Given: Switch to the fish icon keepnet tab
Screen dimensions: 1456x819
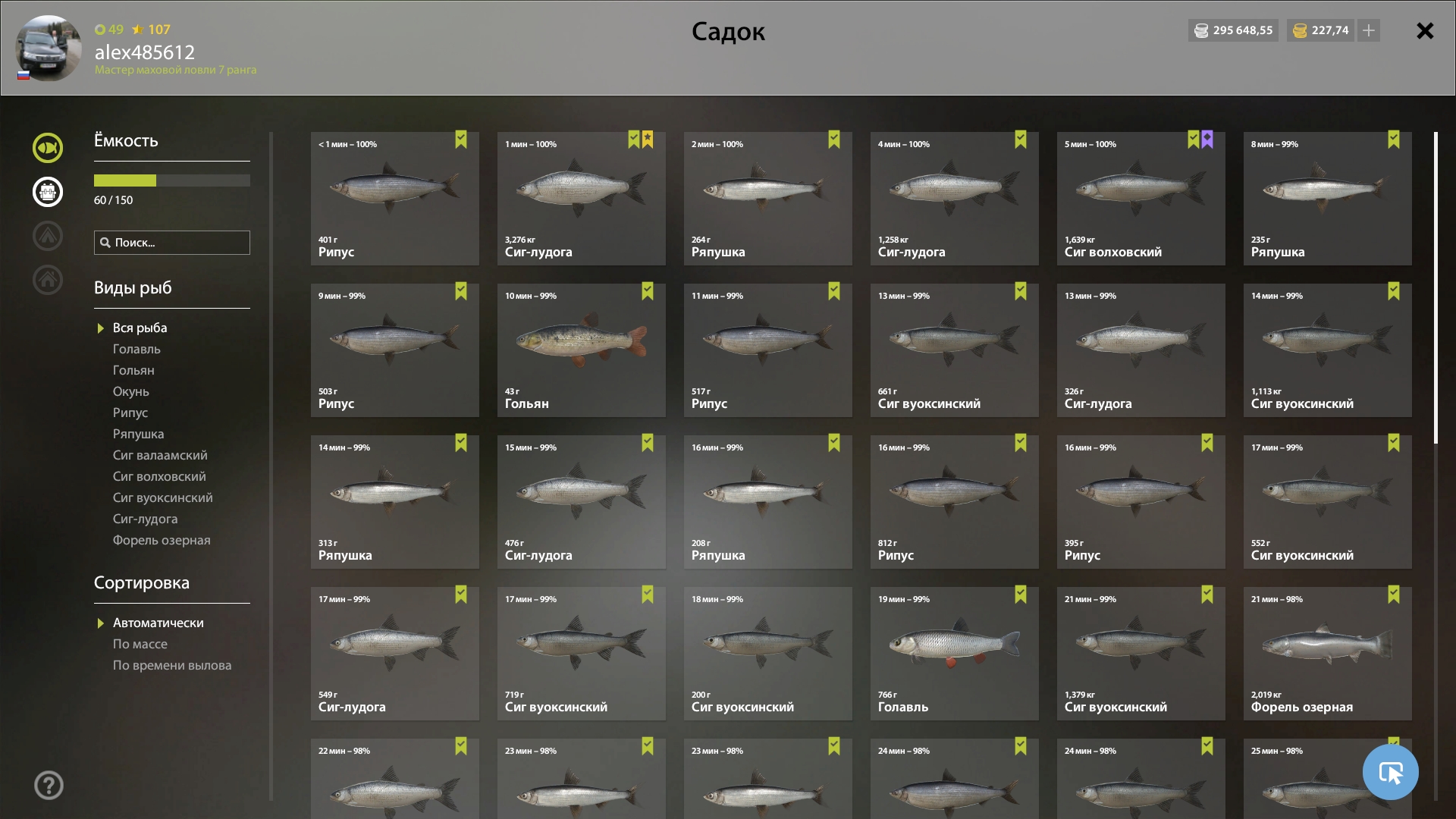Looking at the screenshot, I should 48,148.
